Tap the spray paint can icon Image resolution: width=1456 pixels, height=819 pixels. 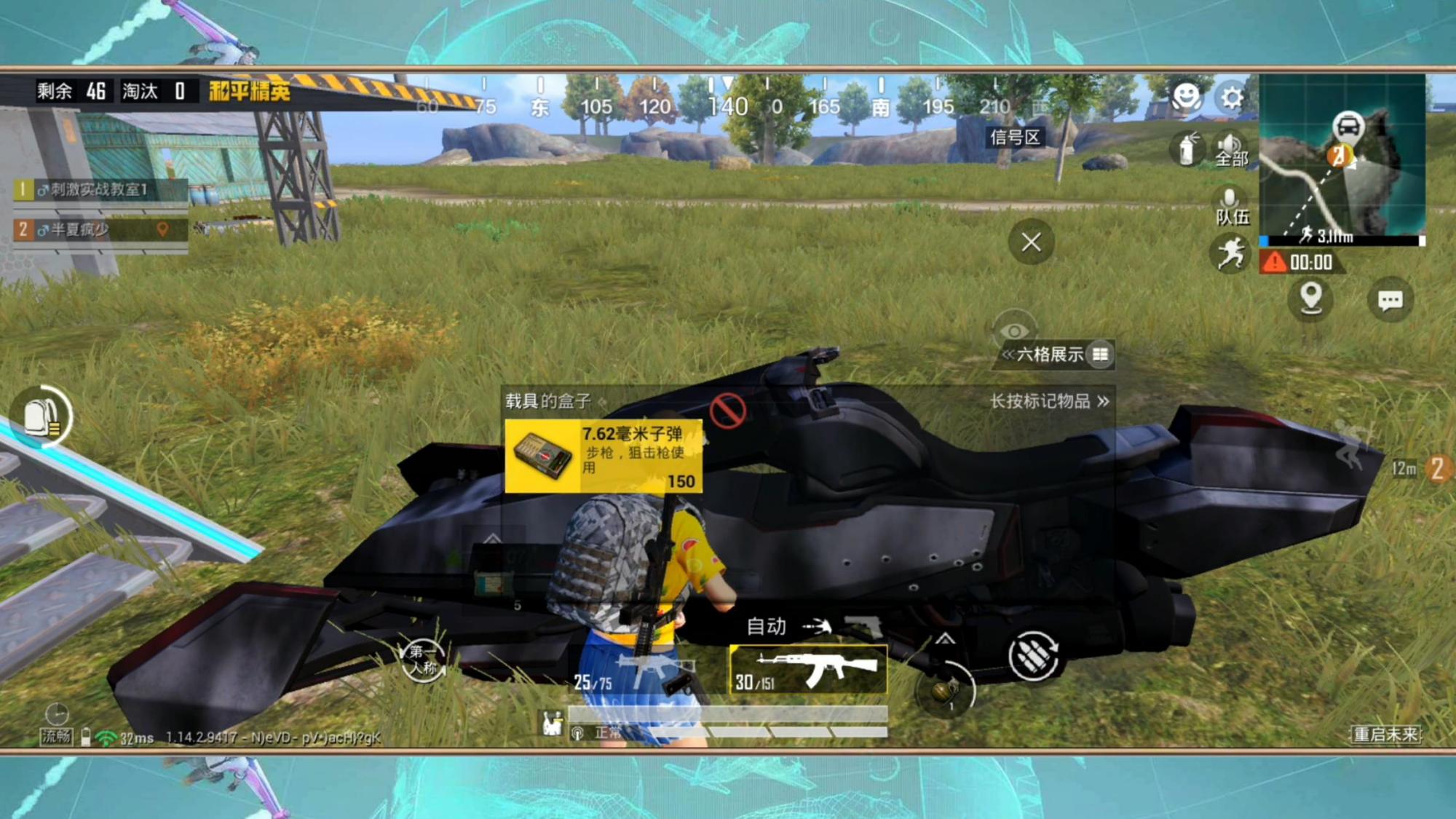click(1187, 149)
